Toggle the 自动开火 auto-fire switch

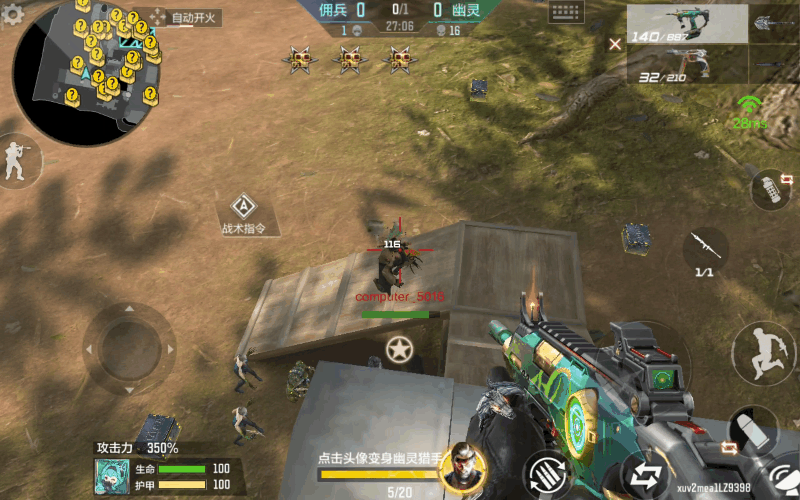pos(188,18)
